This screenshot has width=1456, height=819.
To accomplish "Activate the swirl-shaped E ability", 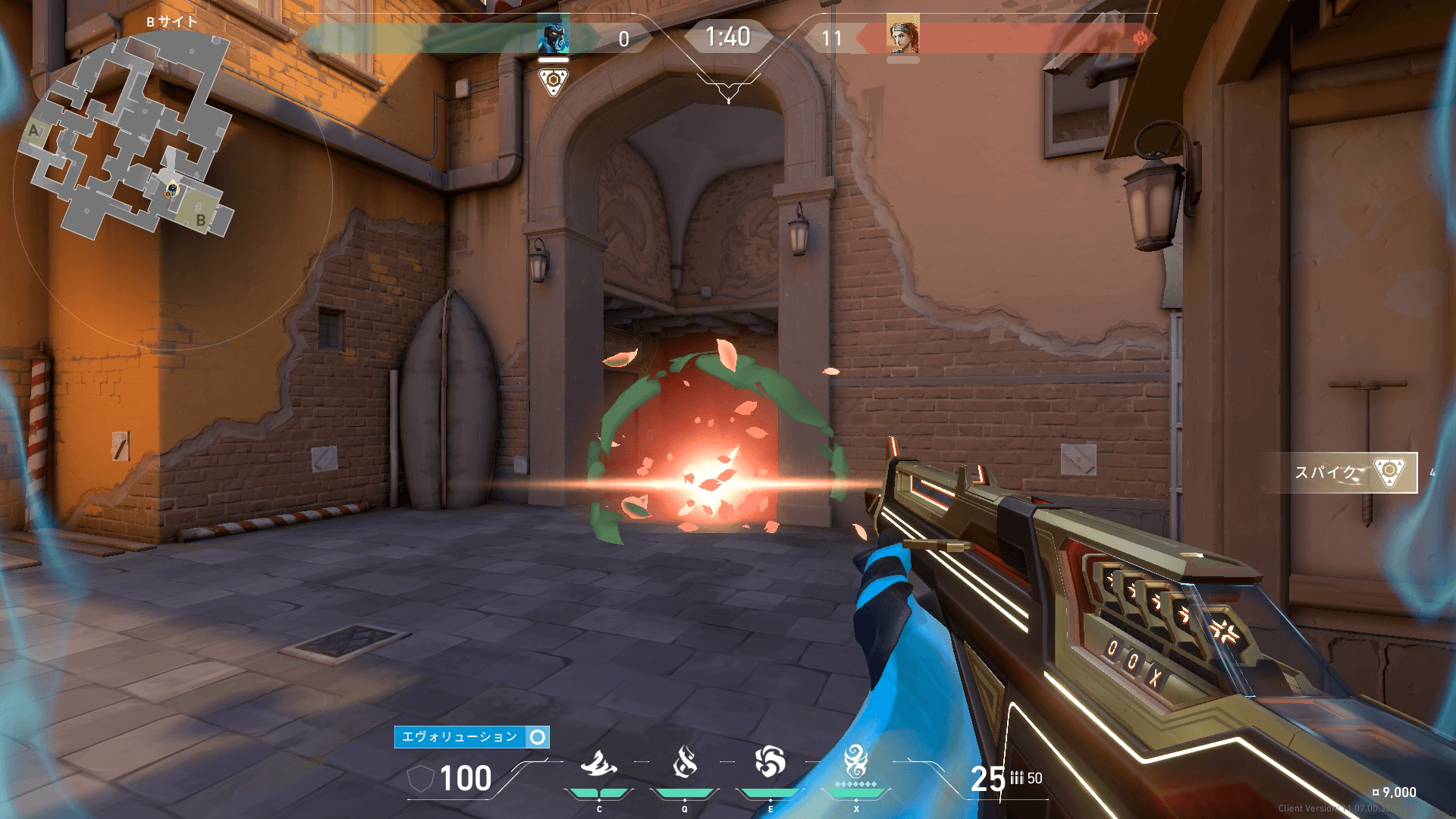I will click(770, 762).
